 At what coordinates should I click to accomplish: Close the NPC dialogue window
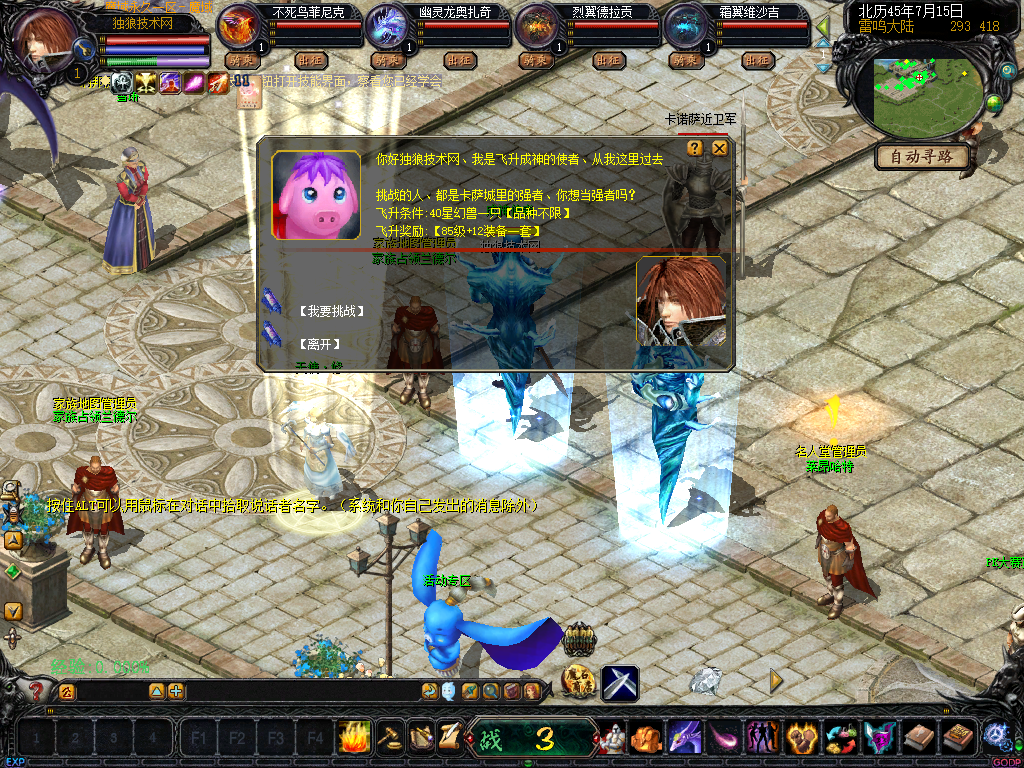click(x=720, y=148)
